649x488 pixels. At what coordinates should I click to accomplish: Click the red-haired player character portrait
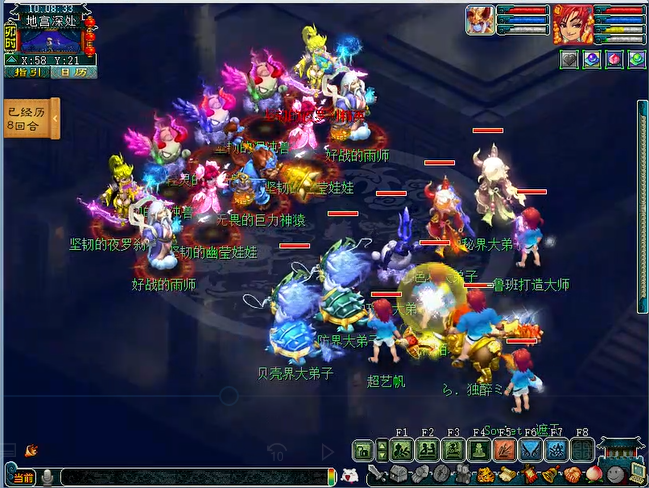[572, 22]
